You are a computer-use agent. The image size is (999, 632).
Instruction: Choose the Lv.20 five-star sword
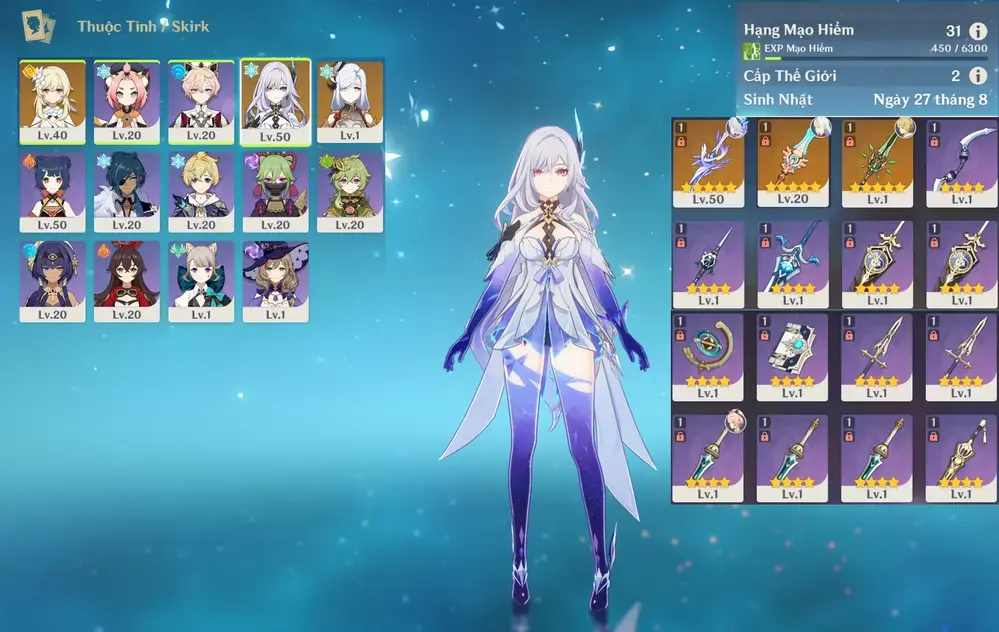click(793, 162)
